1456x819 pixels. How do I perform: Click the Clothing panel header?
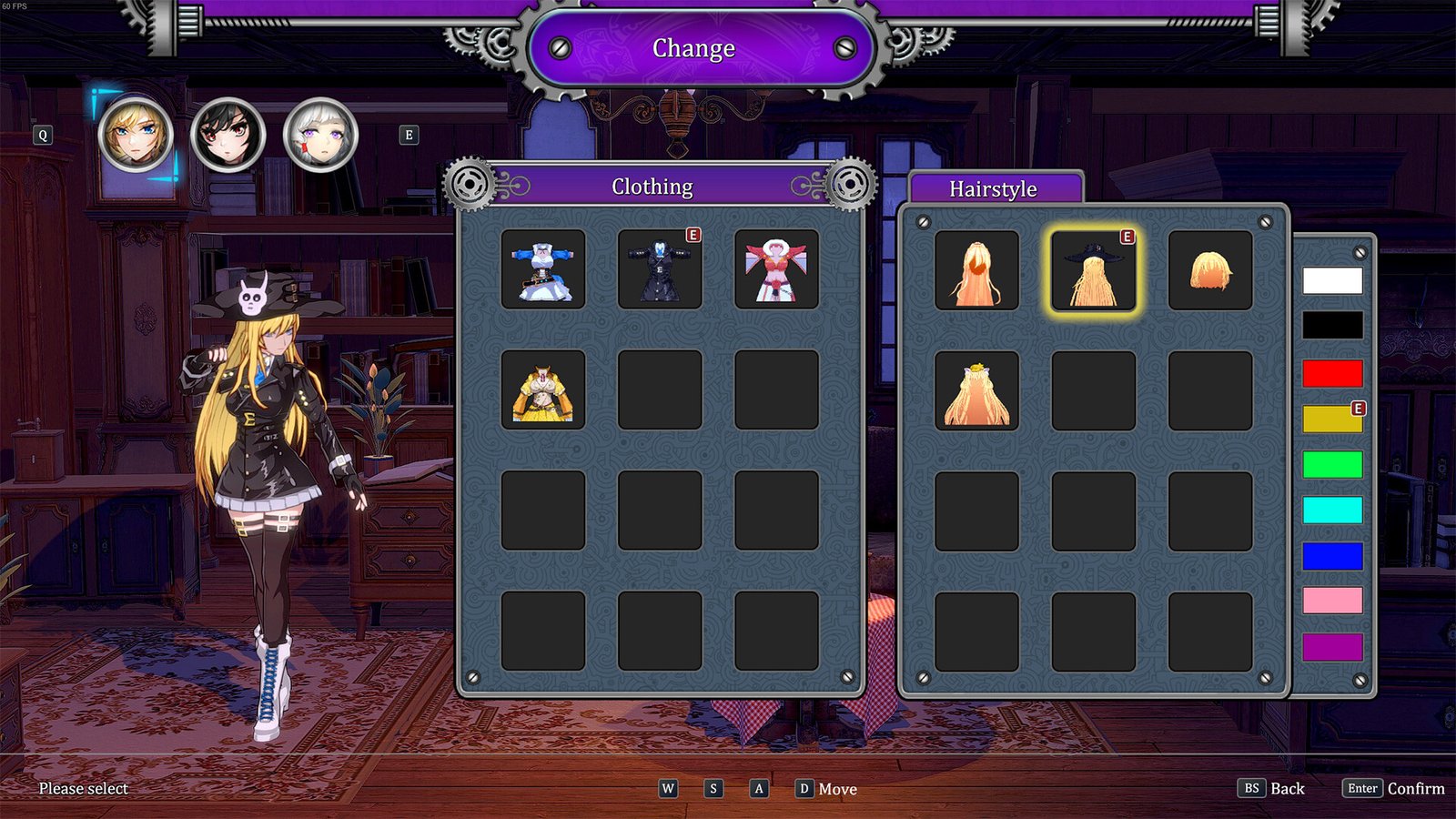tap(652, 187)
